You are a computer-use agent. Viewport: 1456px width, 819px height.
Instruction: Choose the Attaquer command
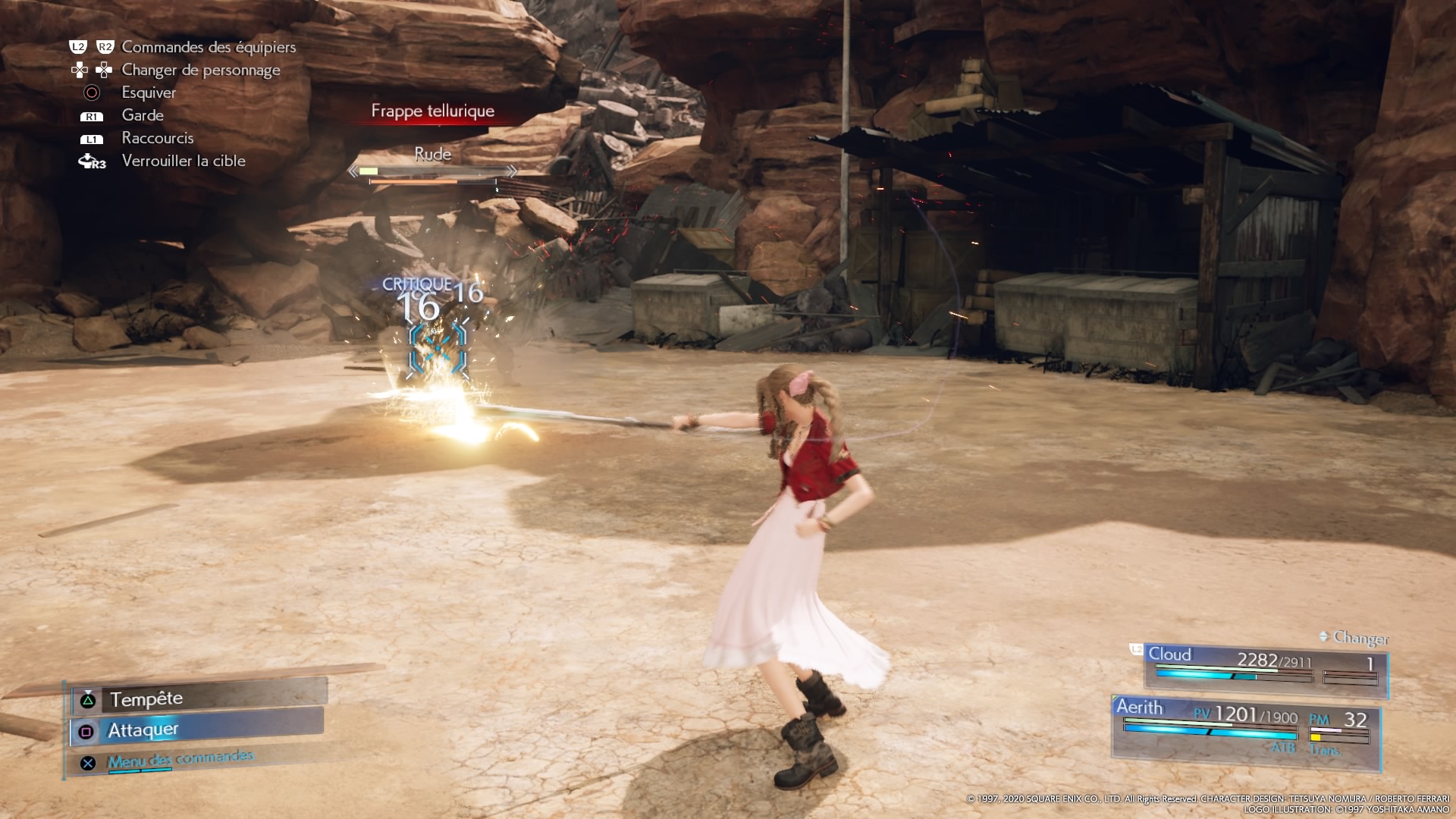(x=197, y=730)
